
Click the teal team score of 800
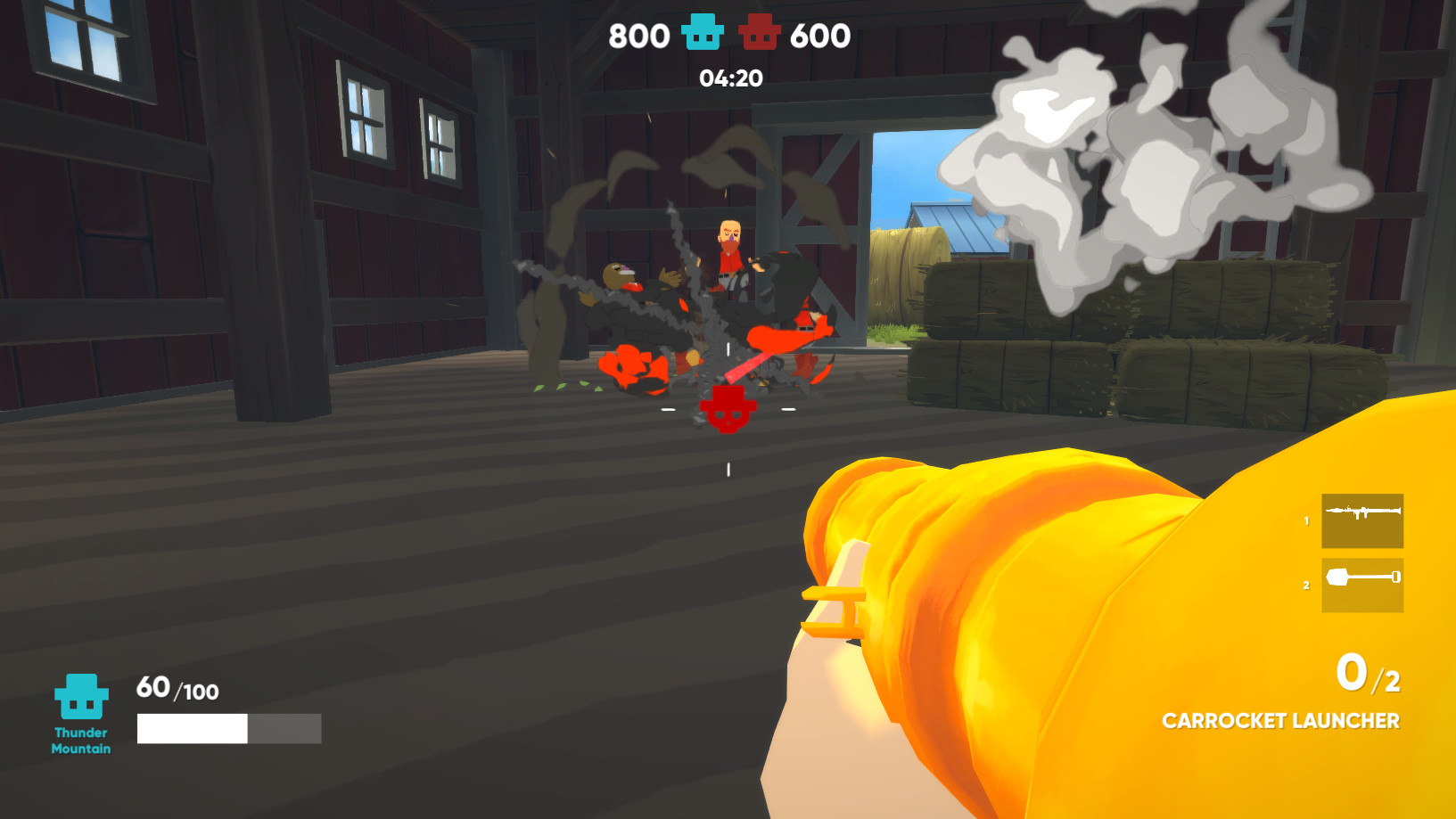tap(638, 37)
